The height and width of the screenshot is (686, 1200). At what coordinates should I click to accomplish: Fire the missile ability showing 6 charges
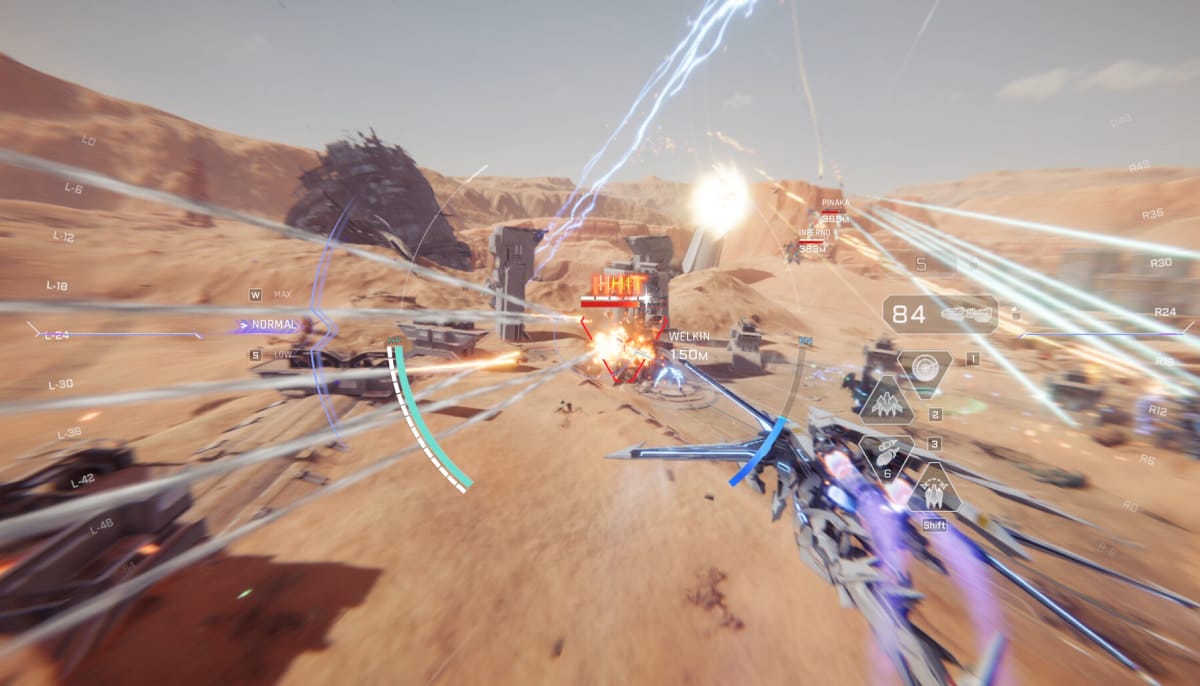(x=886, y=455)
